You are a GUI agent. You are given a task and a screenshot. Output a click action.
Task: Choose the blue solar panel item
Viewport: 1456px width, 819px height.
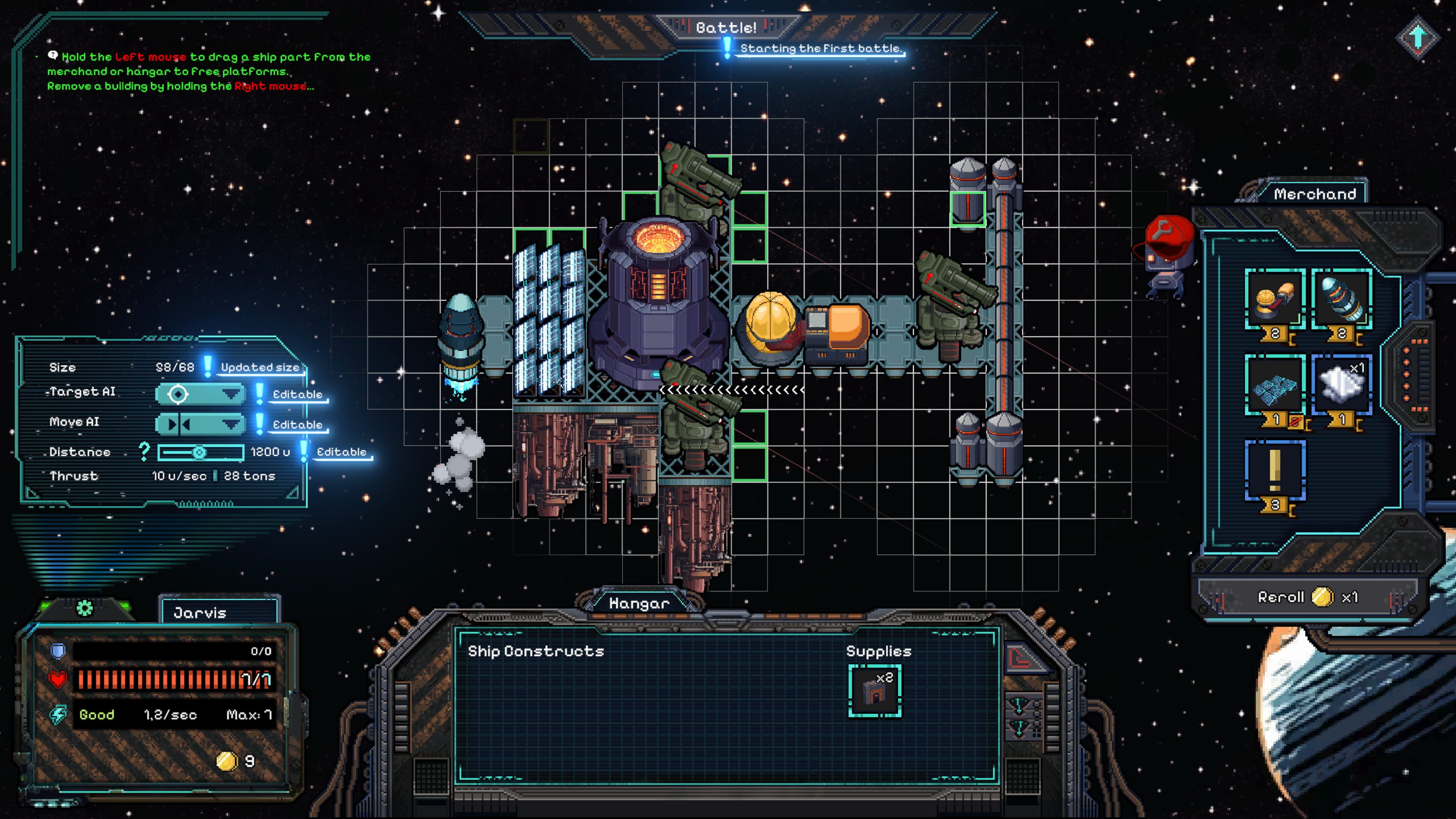point(1274,386)
